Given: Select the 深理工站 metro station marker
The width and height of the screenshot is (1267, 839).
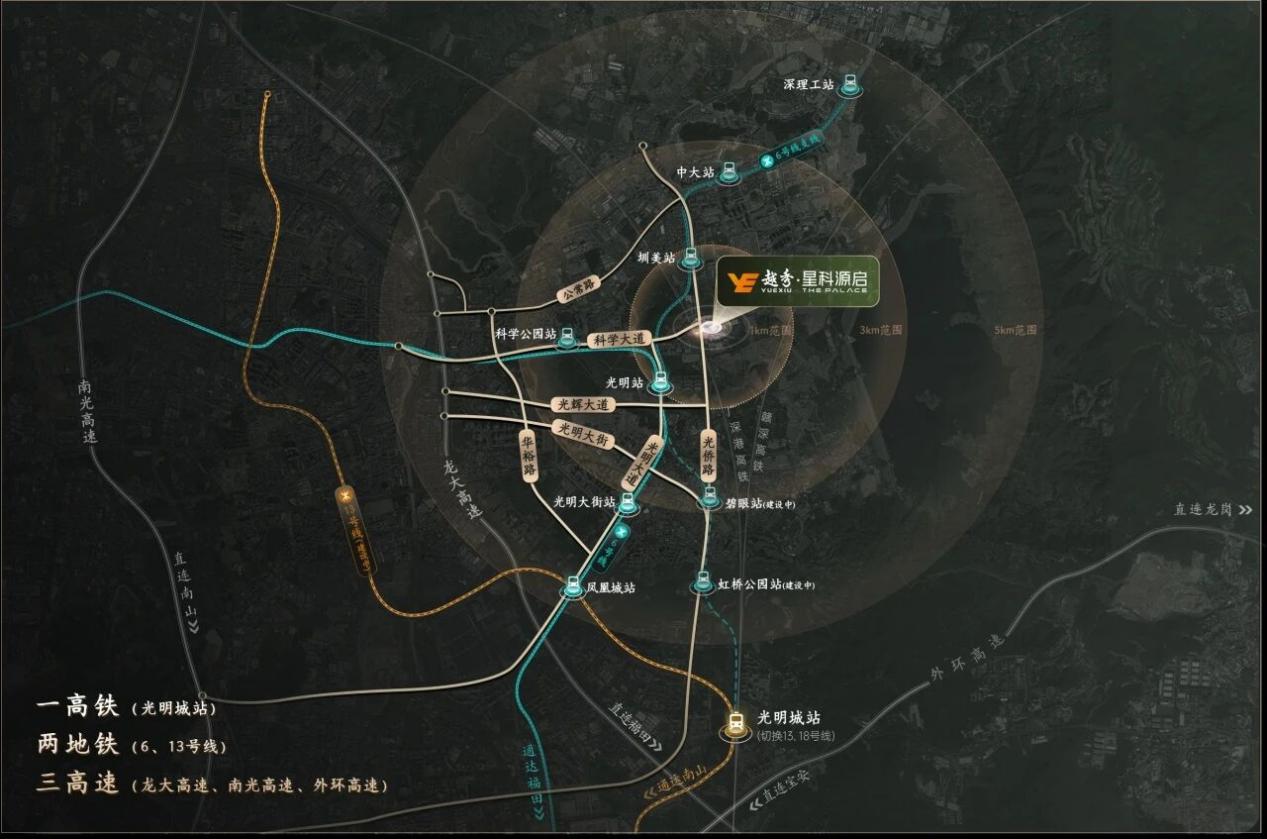Looking at the screenshot, I should (850, 85).
